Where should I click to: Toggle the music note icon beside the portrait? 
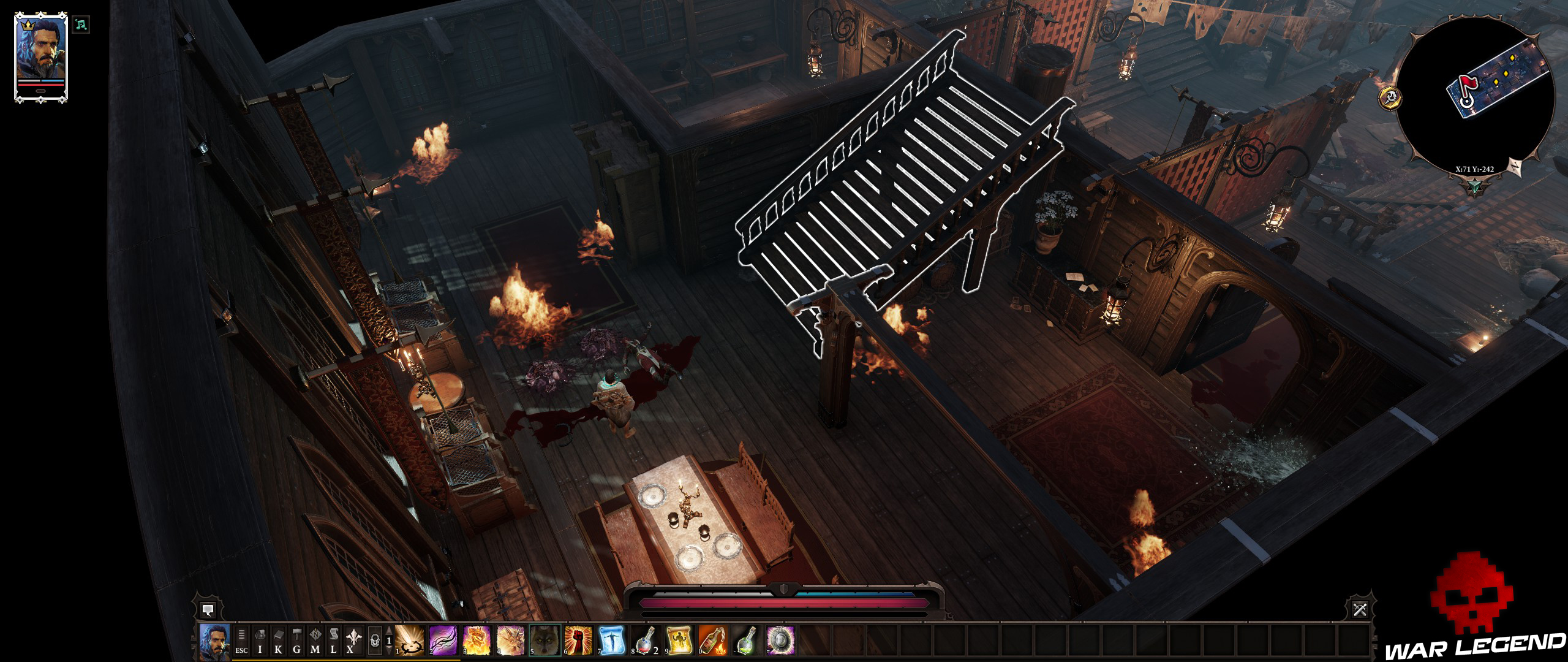(x=81, y=25)
